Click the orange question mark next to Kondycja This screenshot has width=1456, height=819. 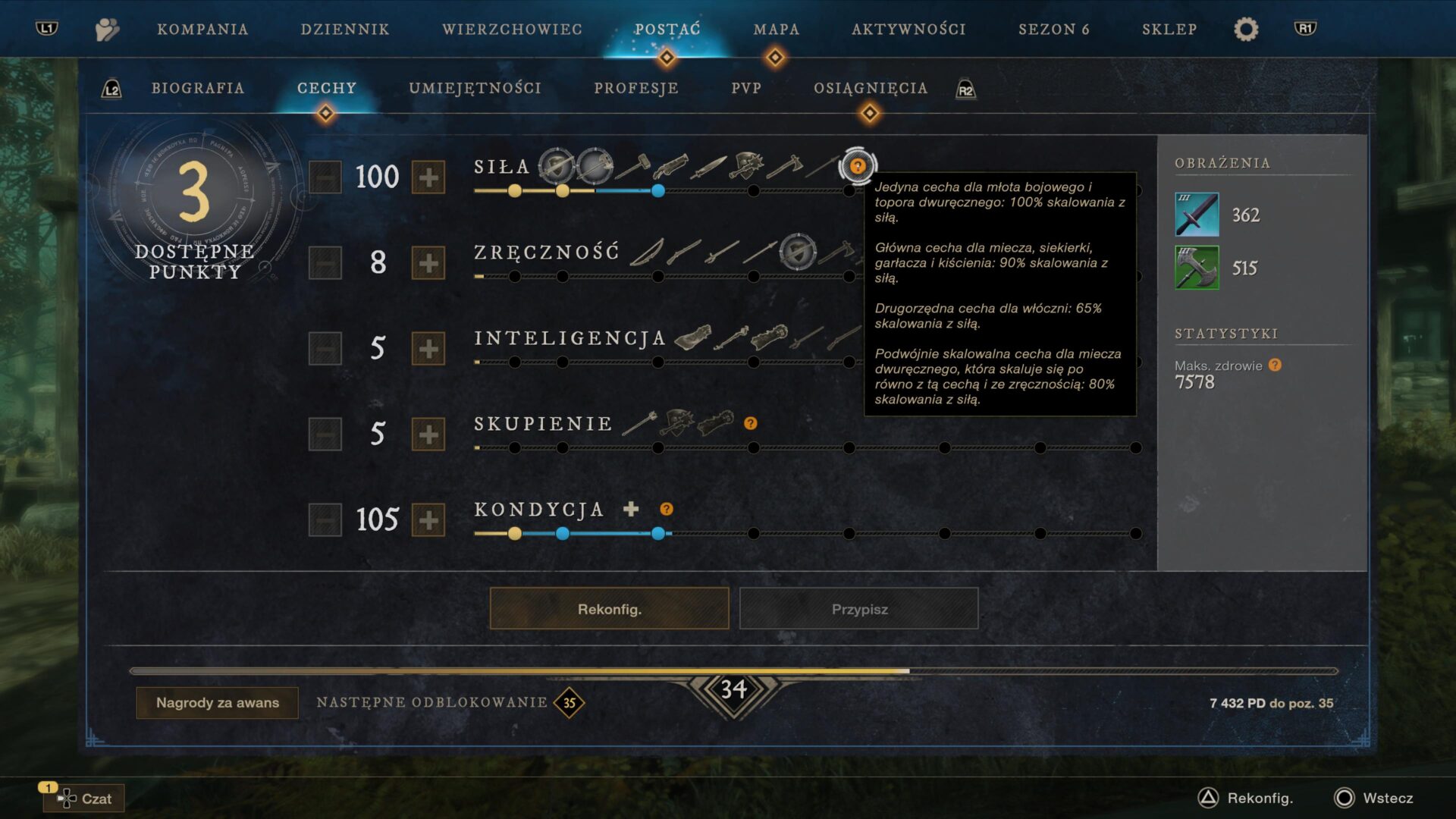tap(666, 509)
